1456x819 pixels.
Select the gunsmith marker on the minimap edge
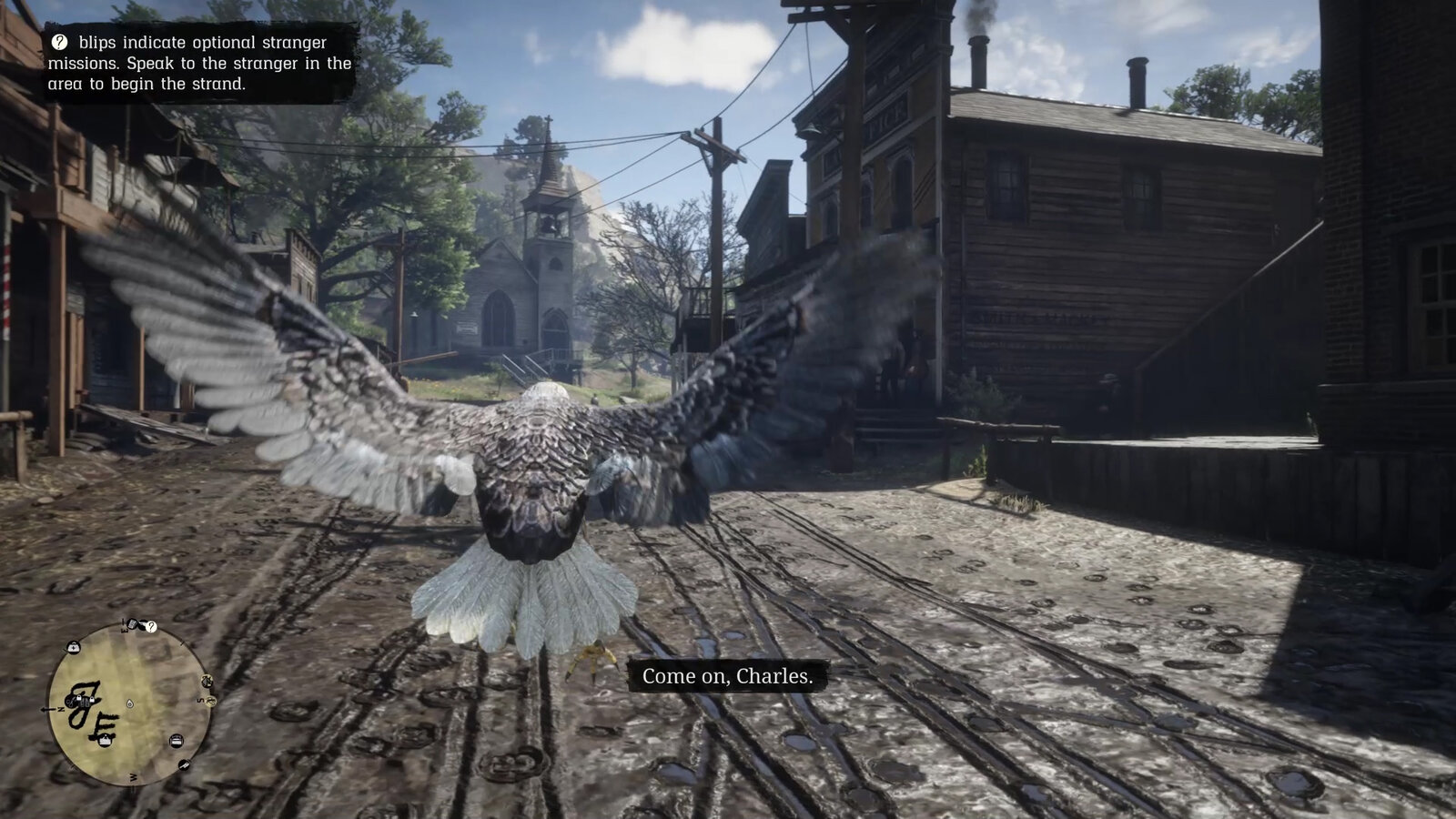186,764
